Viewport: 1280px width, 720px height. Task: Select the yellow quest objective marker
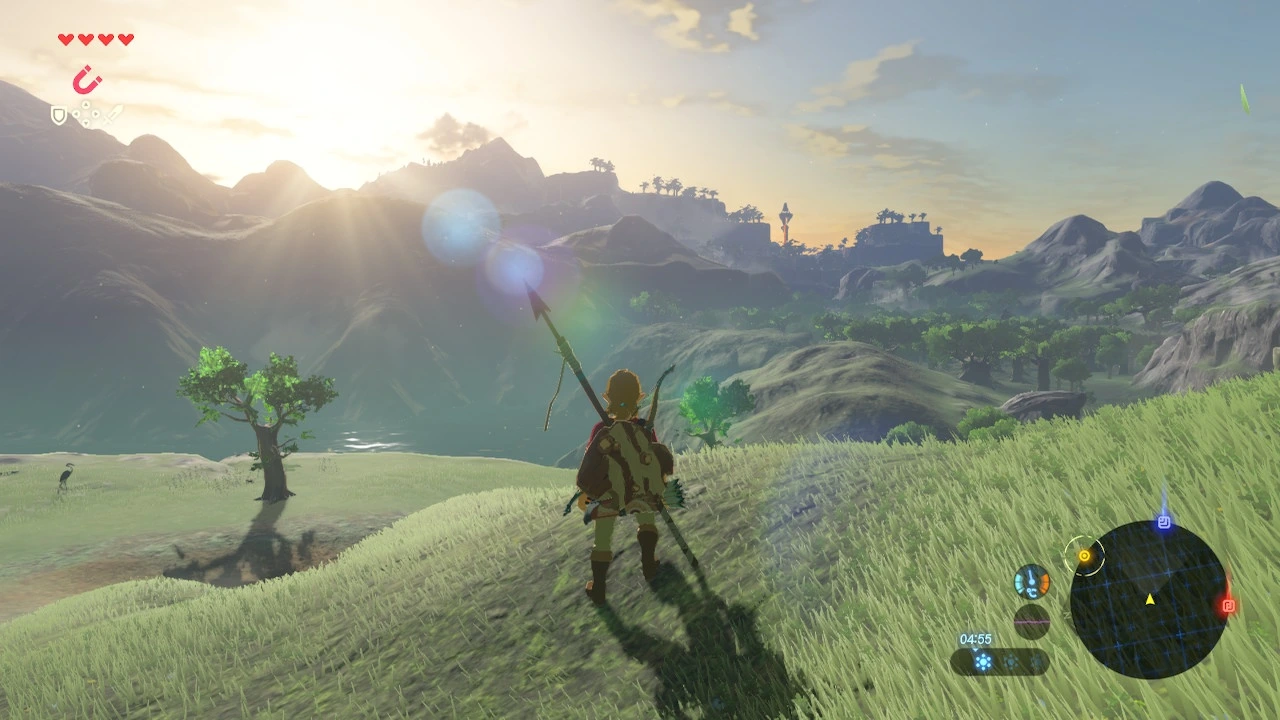[x=1083, y=553]
